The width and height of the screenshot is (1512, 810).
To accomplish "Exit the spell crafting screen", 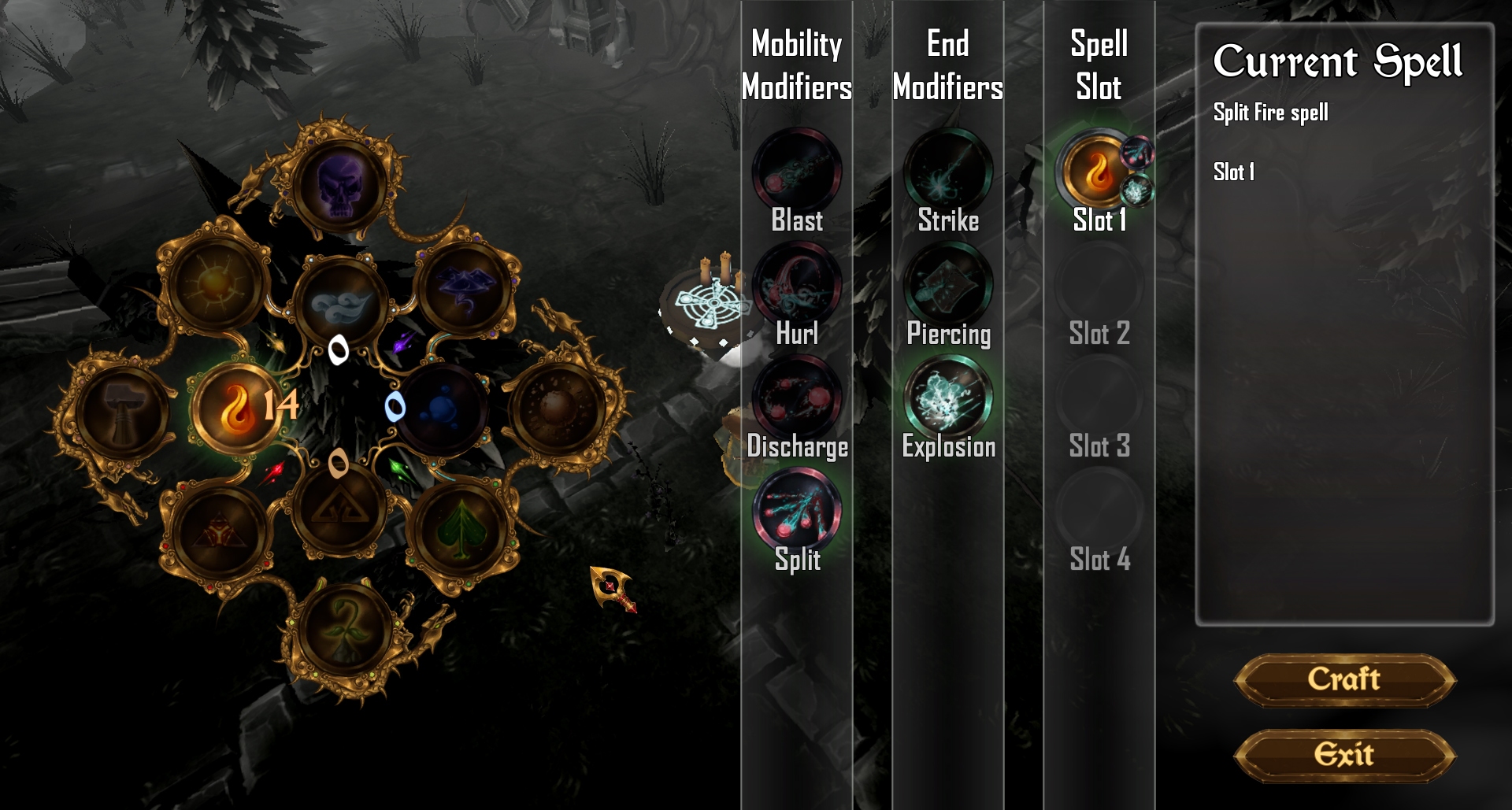I will pos(1344,755).
